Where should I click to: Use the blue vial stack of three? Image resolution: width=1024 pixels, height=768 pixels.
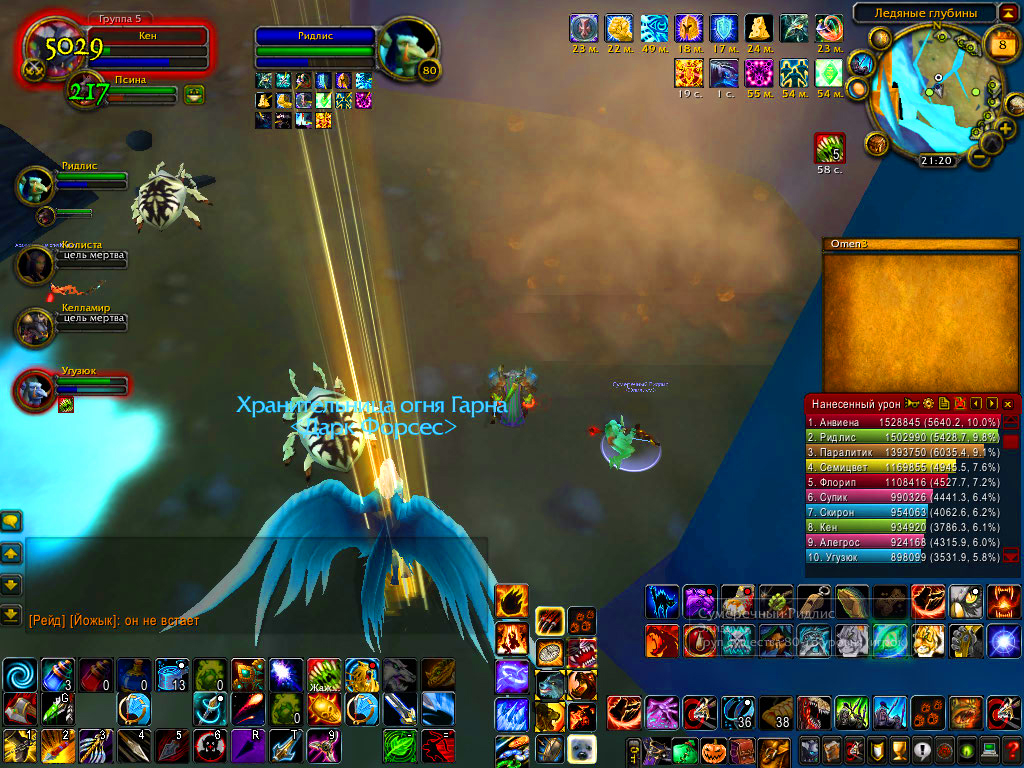(57, 675)
